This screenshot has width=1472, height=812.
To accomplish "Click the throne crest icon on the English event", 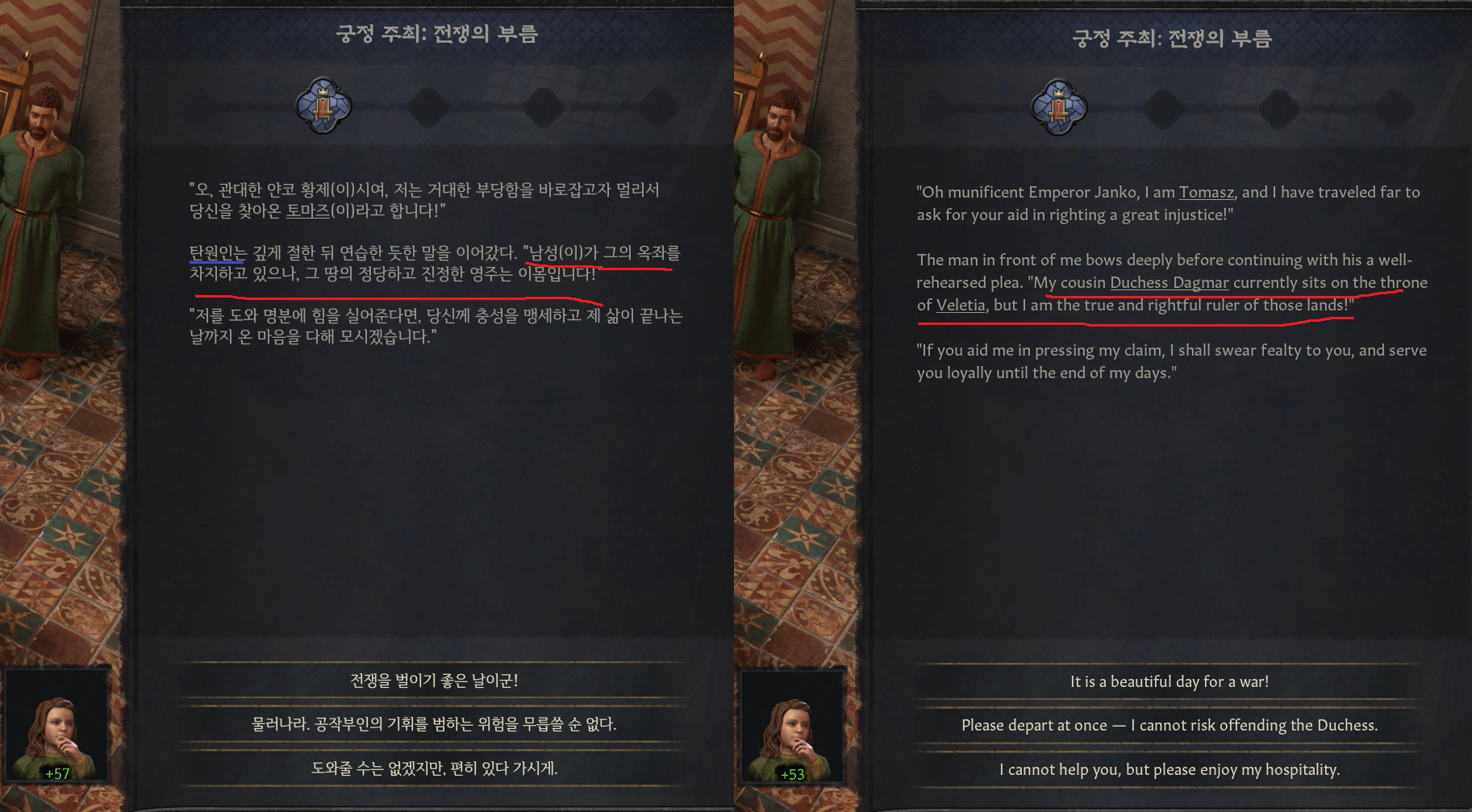I will click(x=1058, y=105).
